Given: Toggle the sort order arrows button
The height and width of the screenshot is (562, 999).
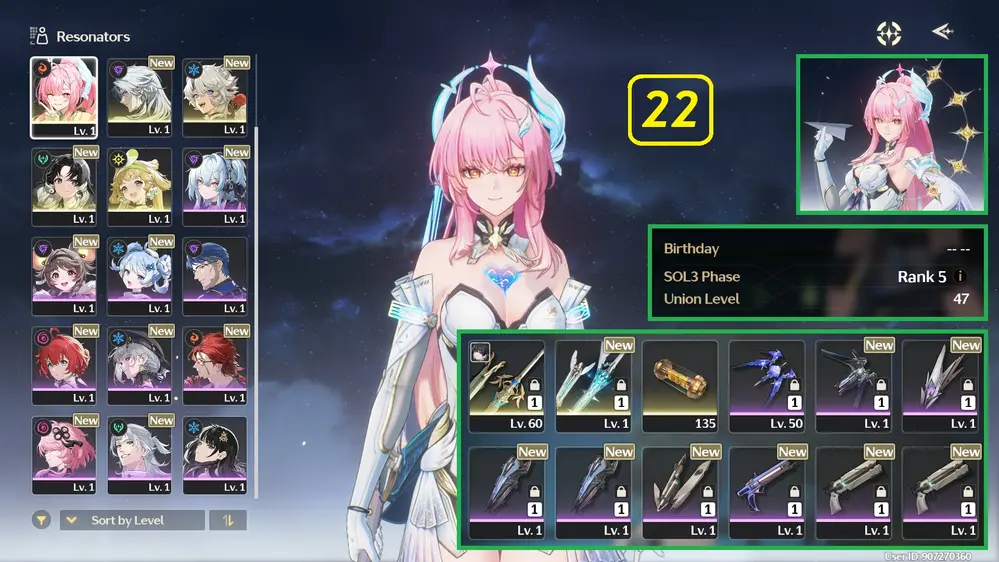Looking at the screenshot, I should tap(228, 520).
